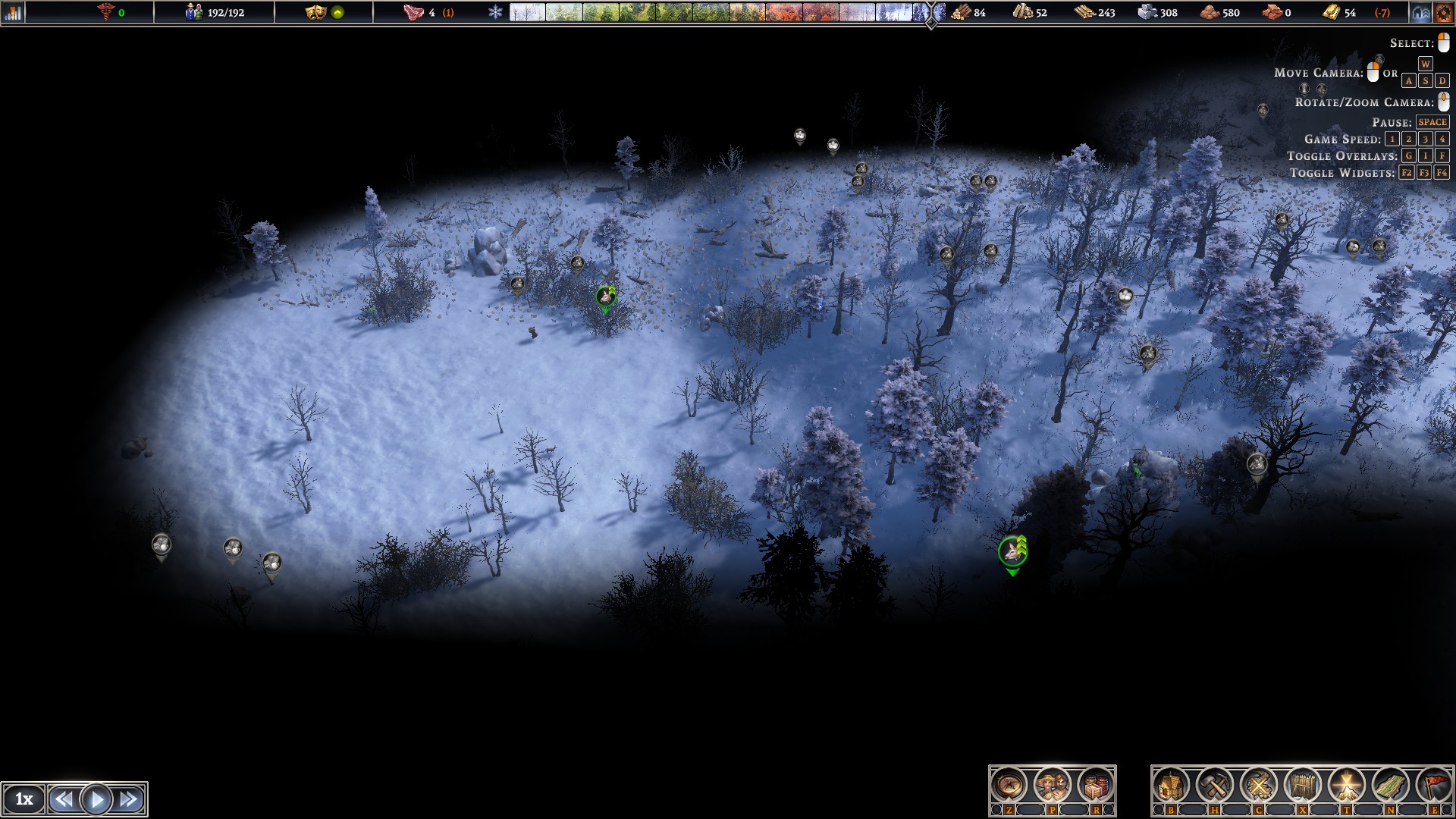
Task: Click the entertainment masks icon in top bar
Action: (315, 12)
